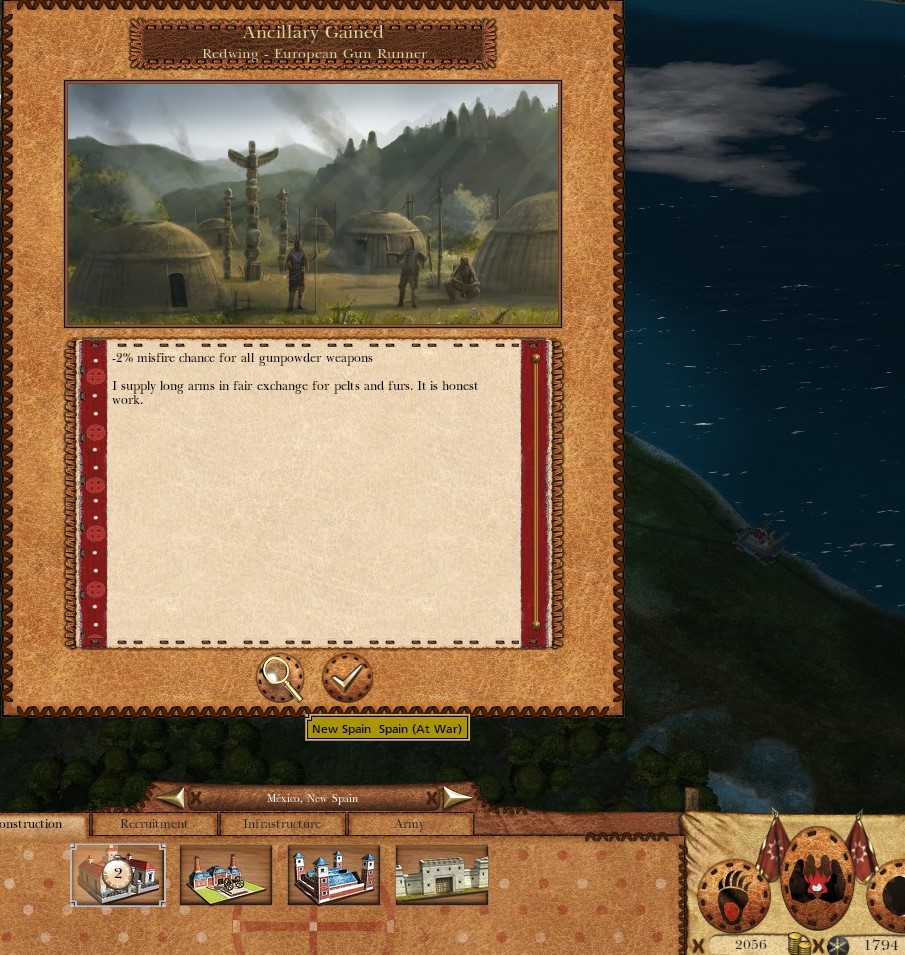Image resolution: width=905 pixels, height=955 pixels.
Task: Choose the cannon foundry building option
Action: click(226, 874)
